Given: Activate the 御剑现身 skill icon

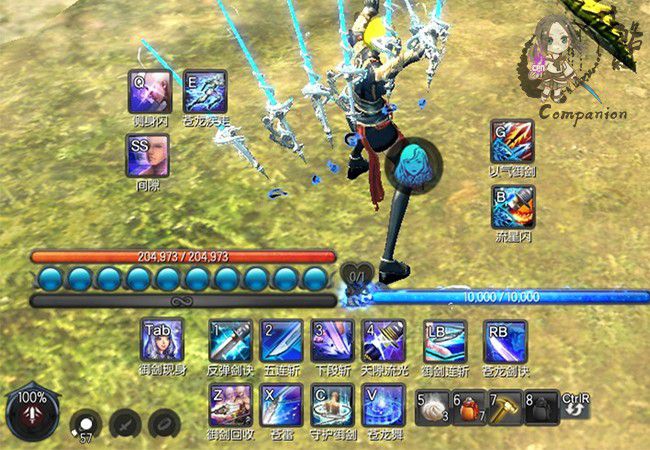Looking at the screenshot, I should point(162,342).
